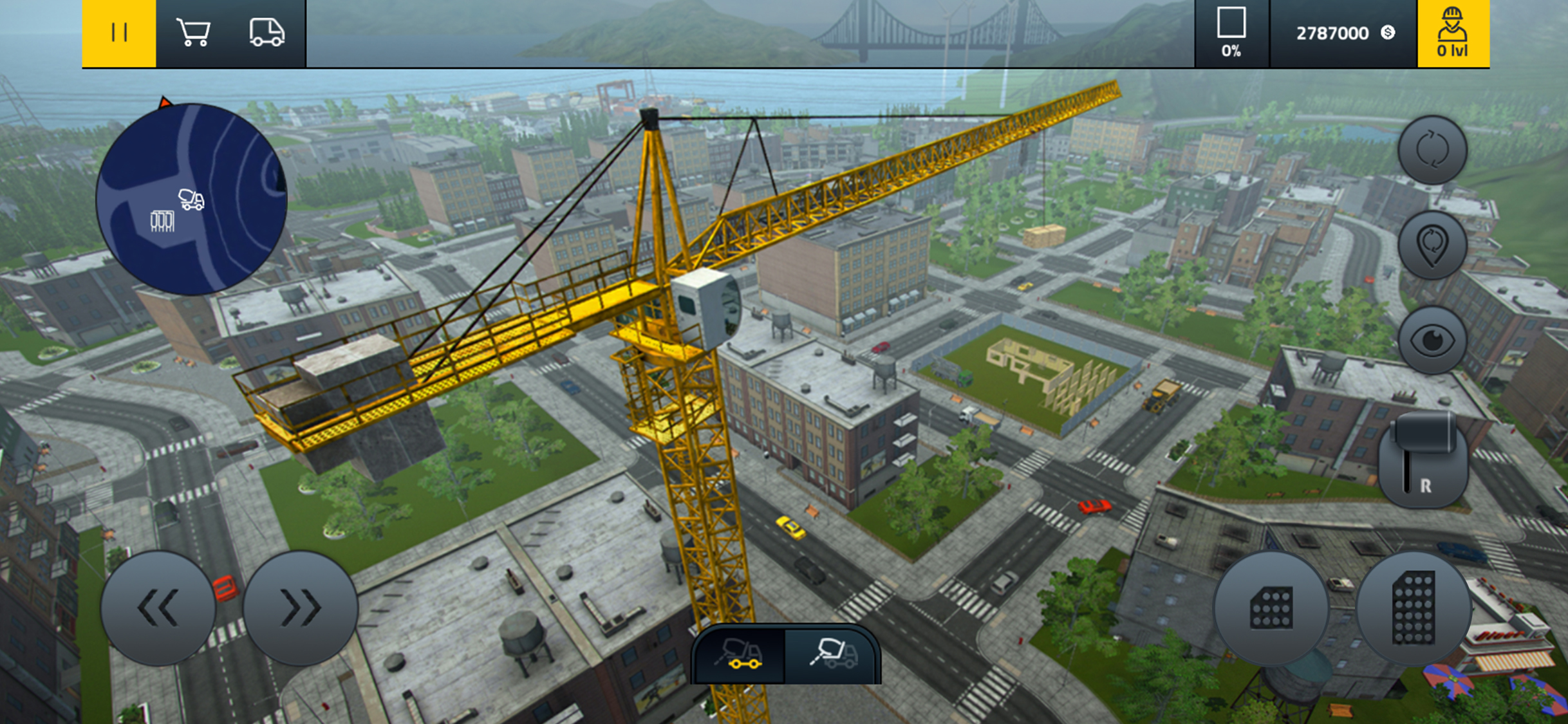1568x724 pixels.
Task: Tap the map pin relocate button
Action: tap(1432, 245)
